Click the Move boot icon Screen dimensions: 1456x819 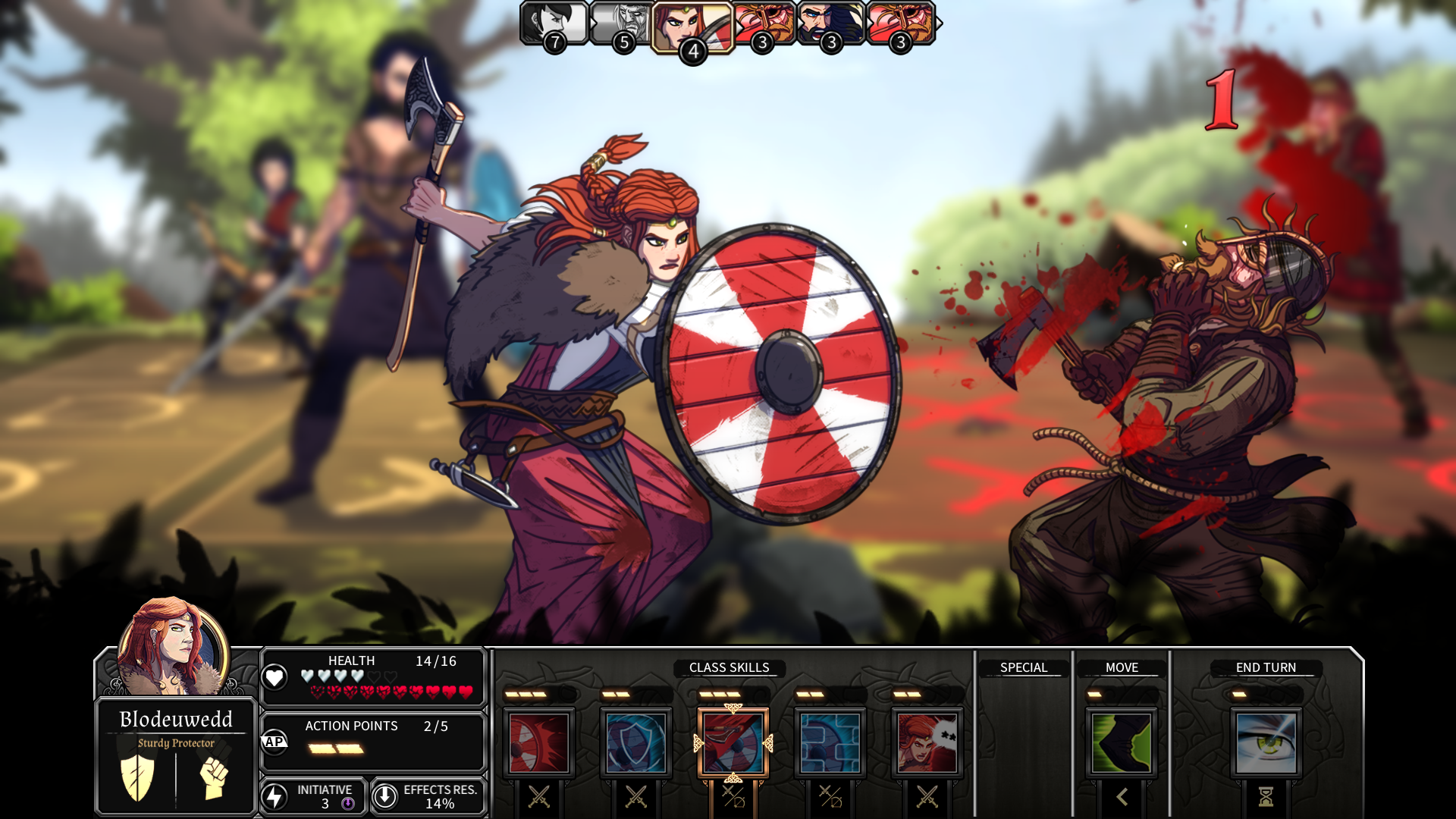tap(1122, 743)
